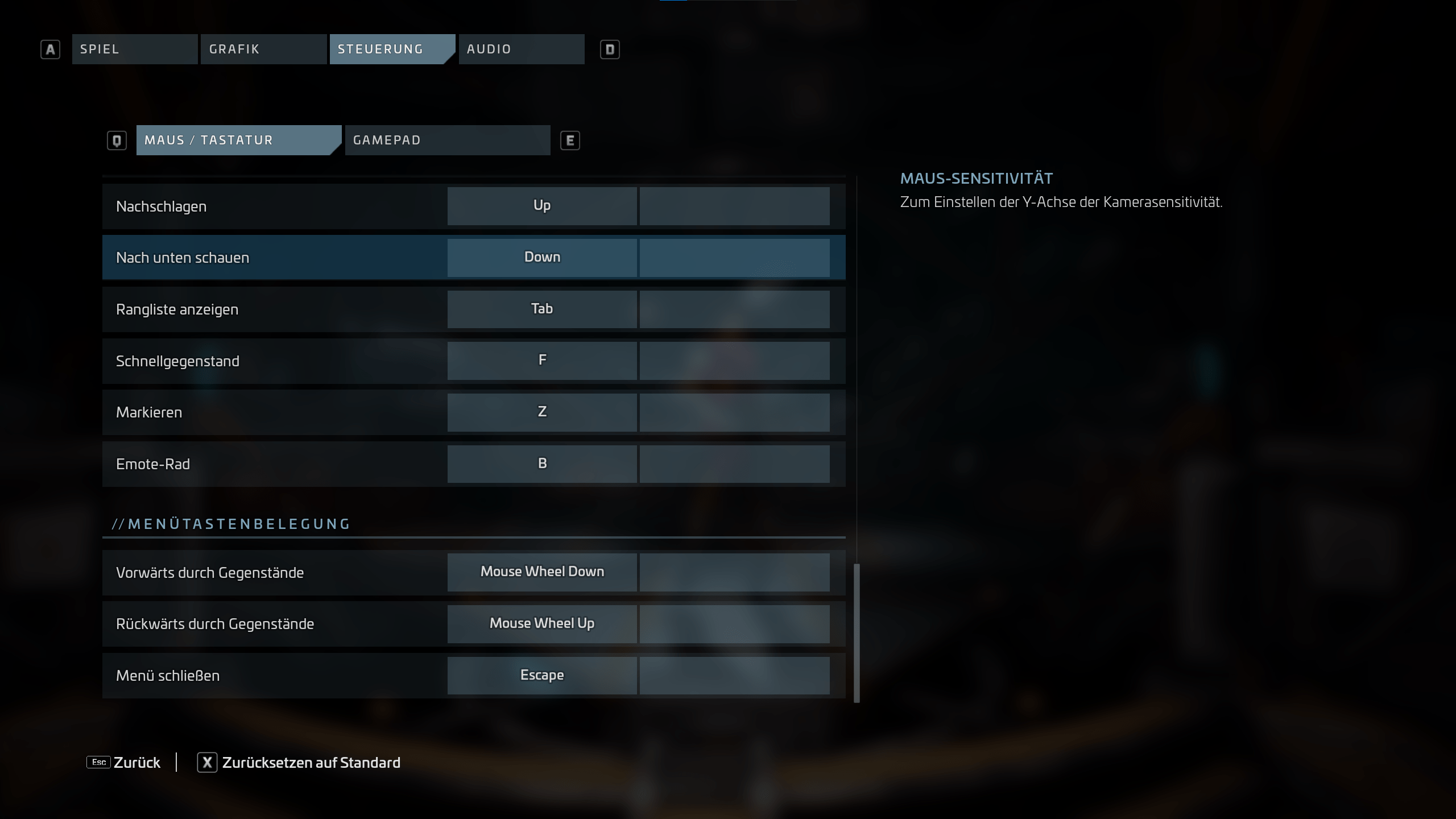Select the Emote-Rad row label
1456x819 pixels.
coord(153,464)
